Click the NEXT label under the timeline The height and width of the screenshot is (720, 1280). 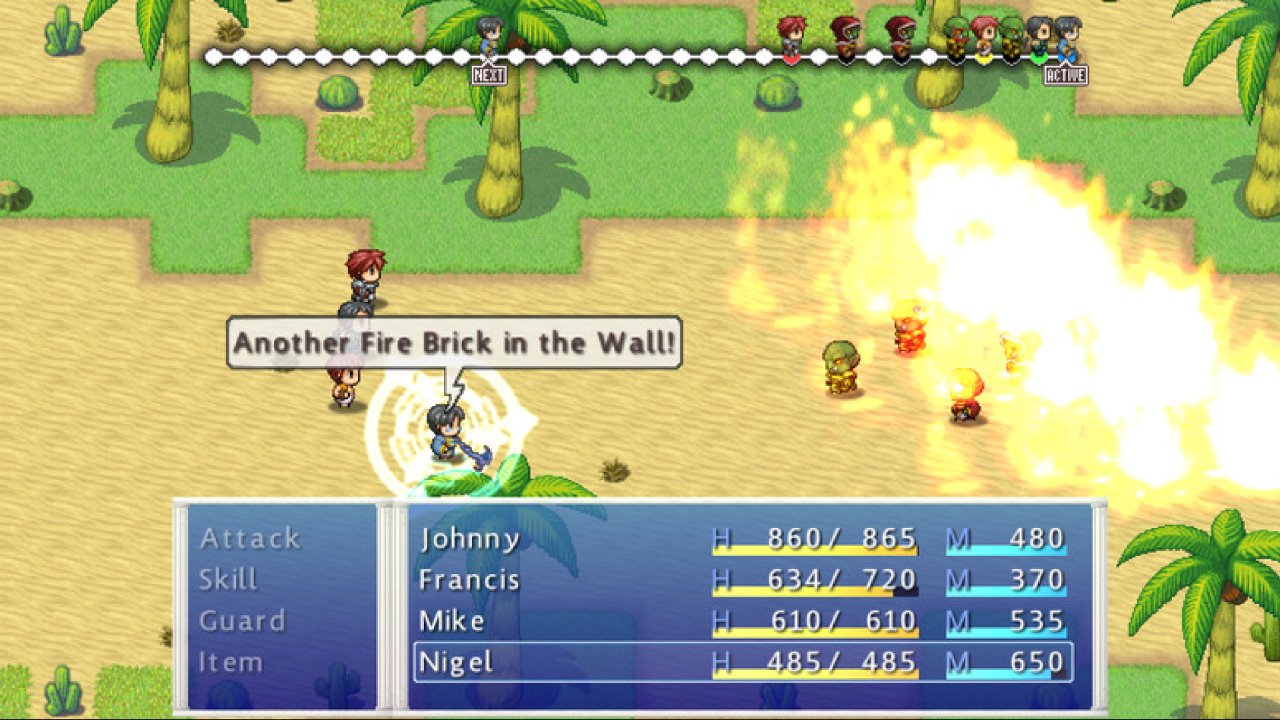(487, 73)
